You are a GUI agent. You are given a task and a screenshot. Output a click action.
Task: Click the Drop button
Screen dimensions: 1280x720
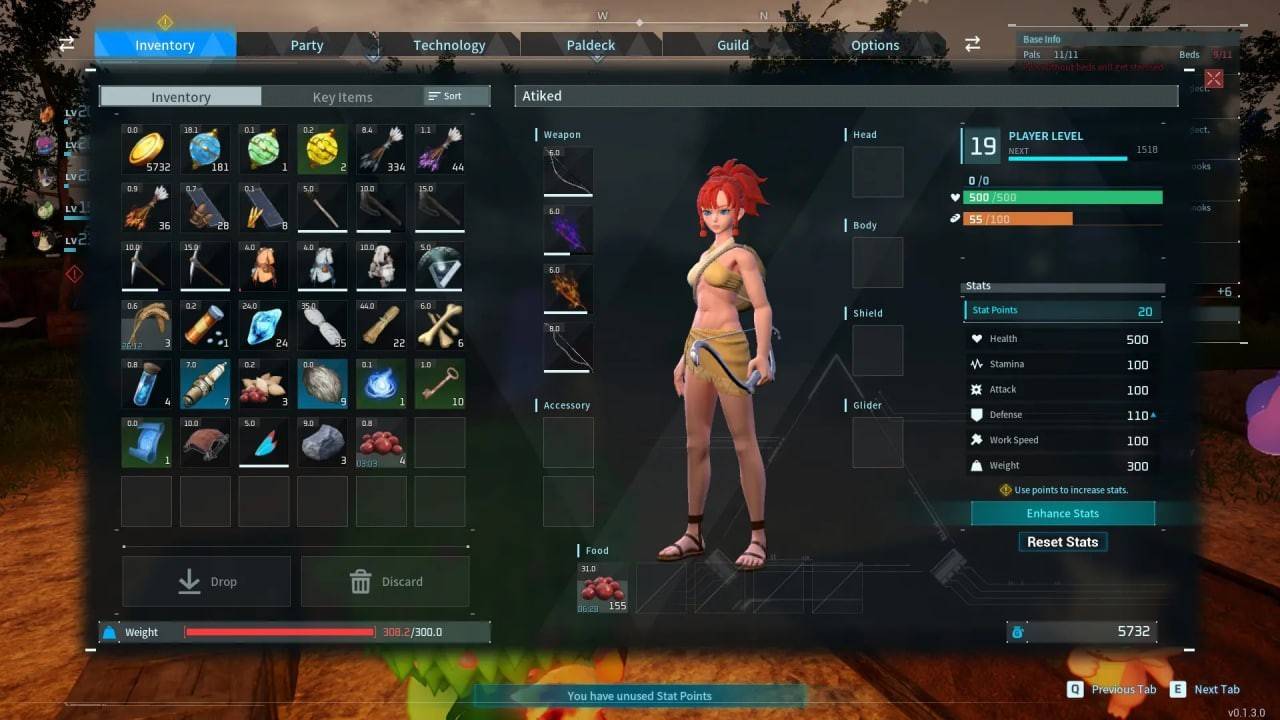click(206, 581)
